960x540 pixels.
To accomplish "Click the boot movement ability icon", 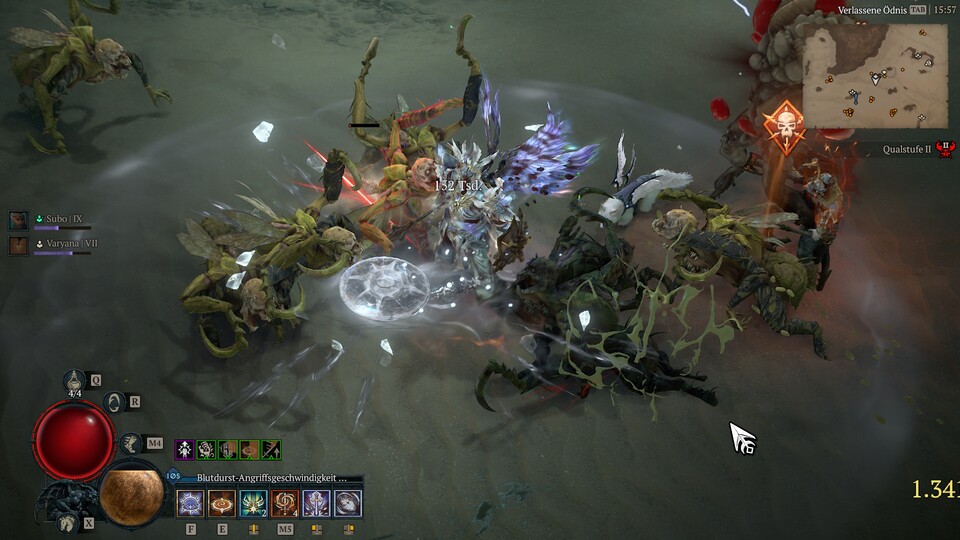I will click(x=130, y=442).
